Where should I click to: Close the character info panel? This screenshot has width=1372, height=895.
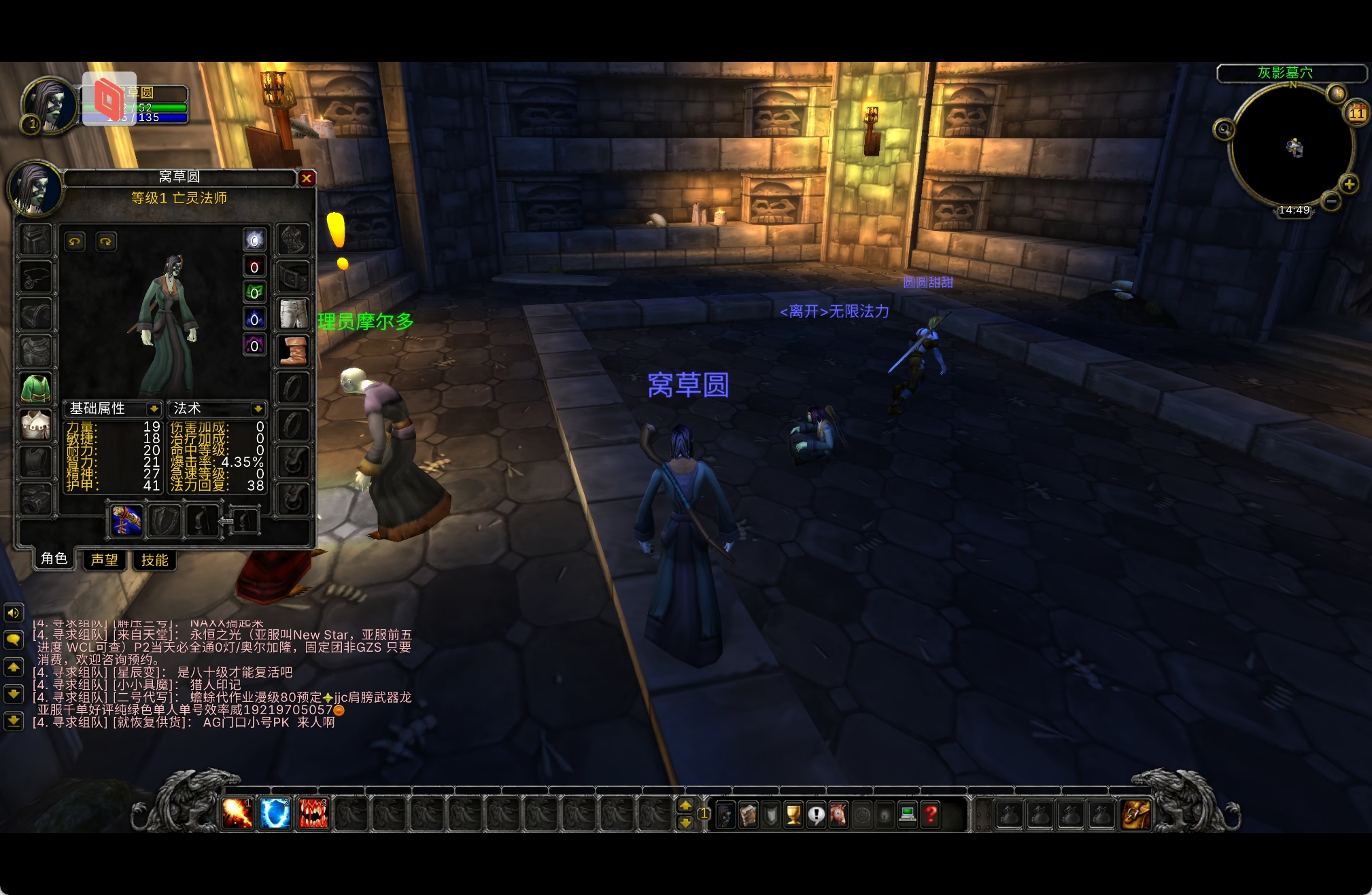307,178
